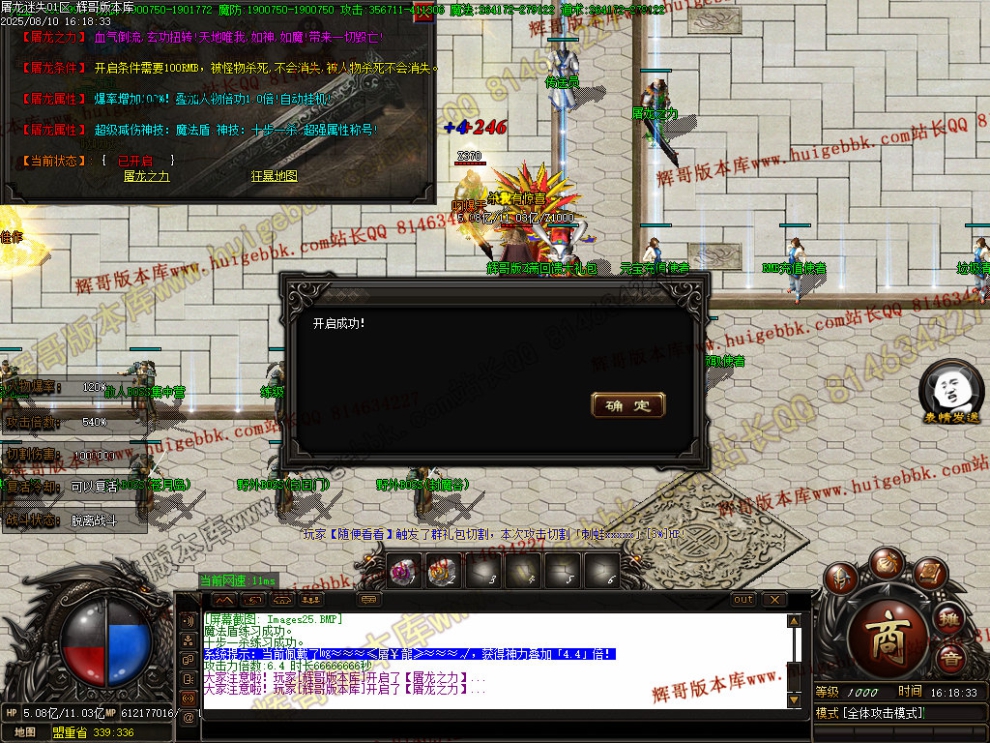Image resolution: width=990 pixels, height=743 pixels.
Task: Change the 全体攻击模式 attack mode
Action: 870,713
